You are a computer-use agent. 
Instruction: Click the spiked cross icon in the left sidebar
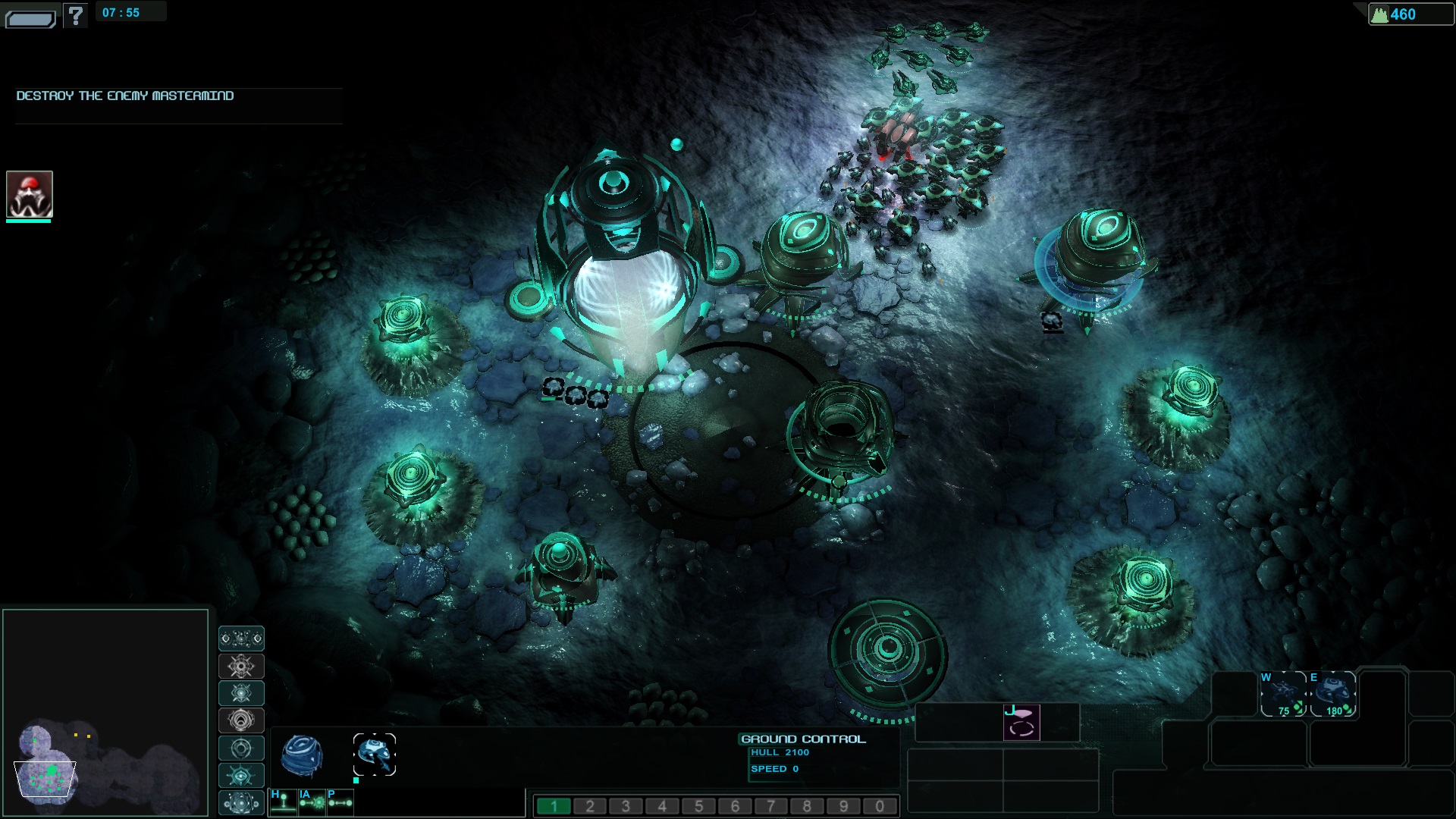241,666
